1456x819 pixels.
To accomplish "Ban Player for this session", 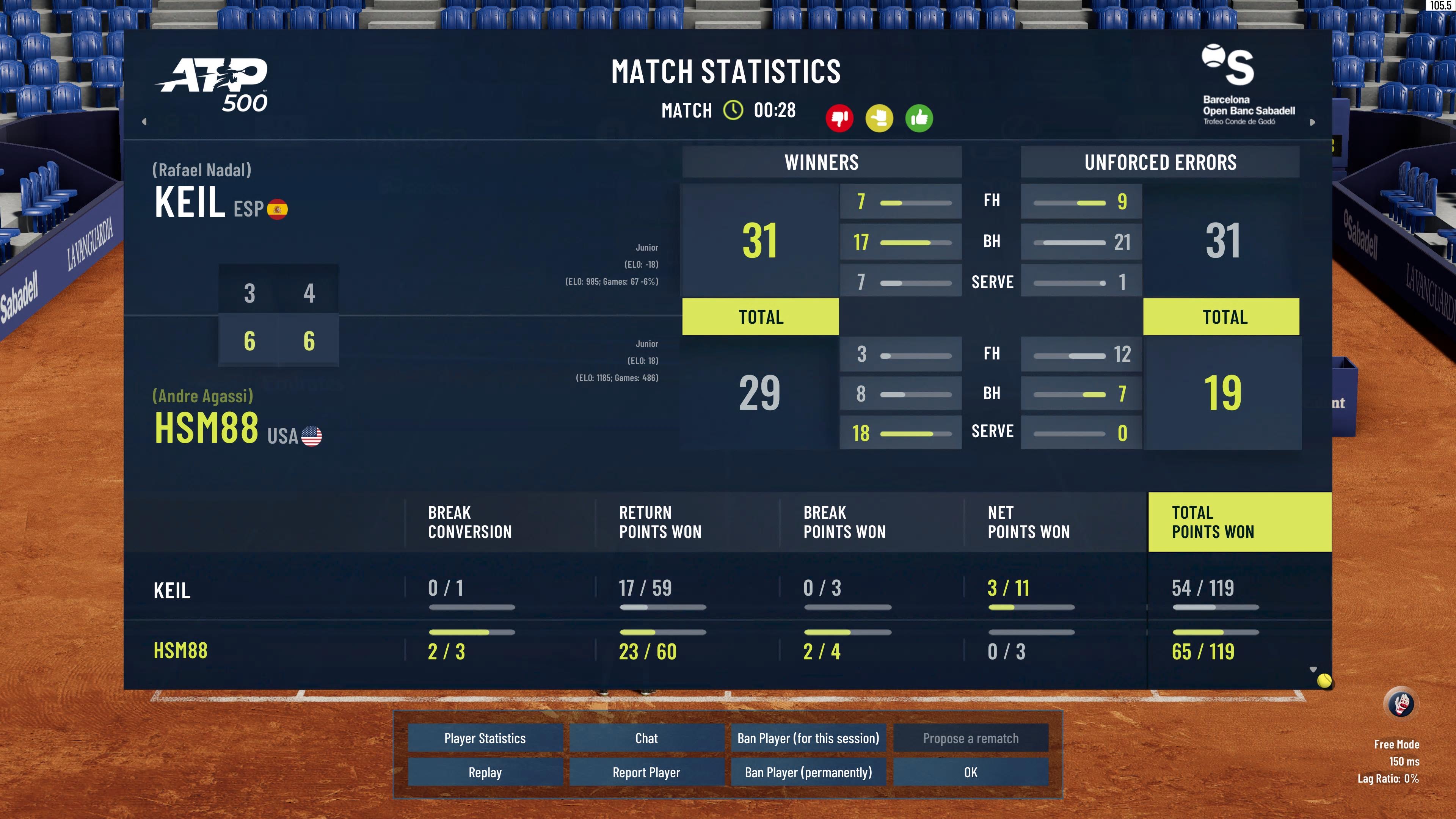I will (x=808, y=738).
